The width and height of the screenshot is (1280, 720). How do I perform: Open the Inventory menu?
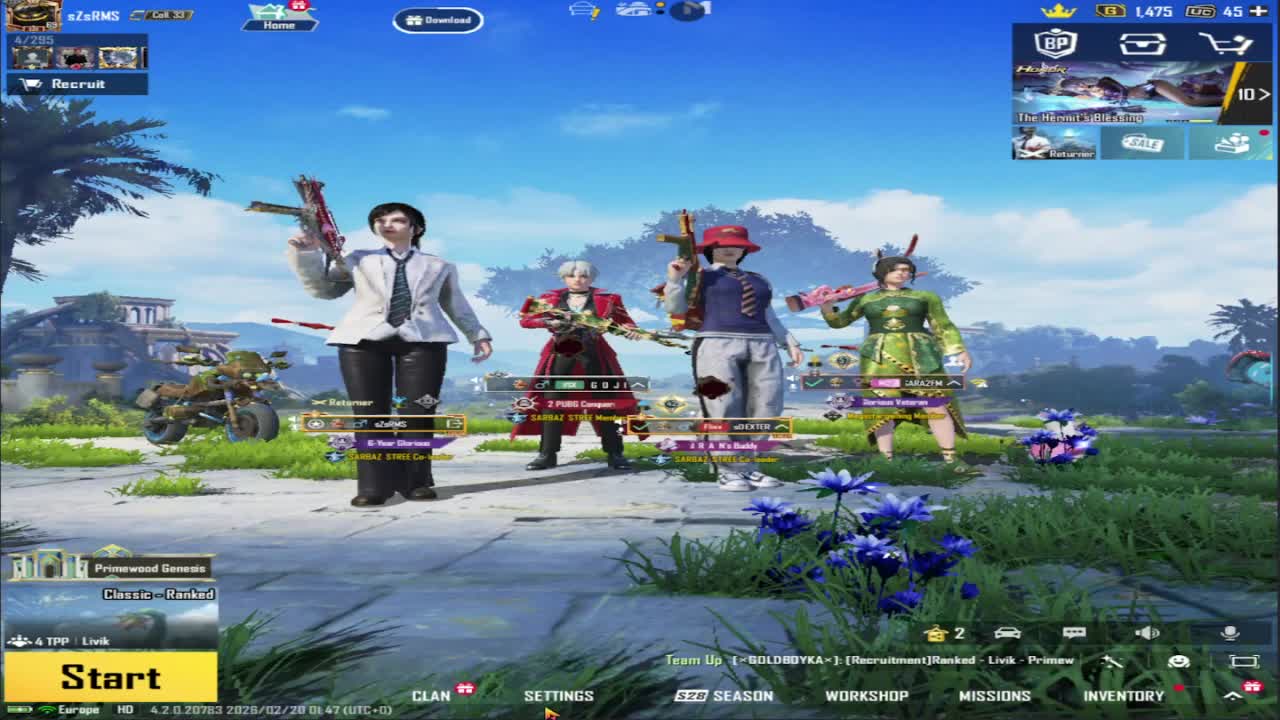pyautogui.click(x=1123, y=696)
